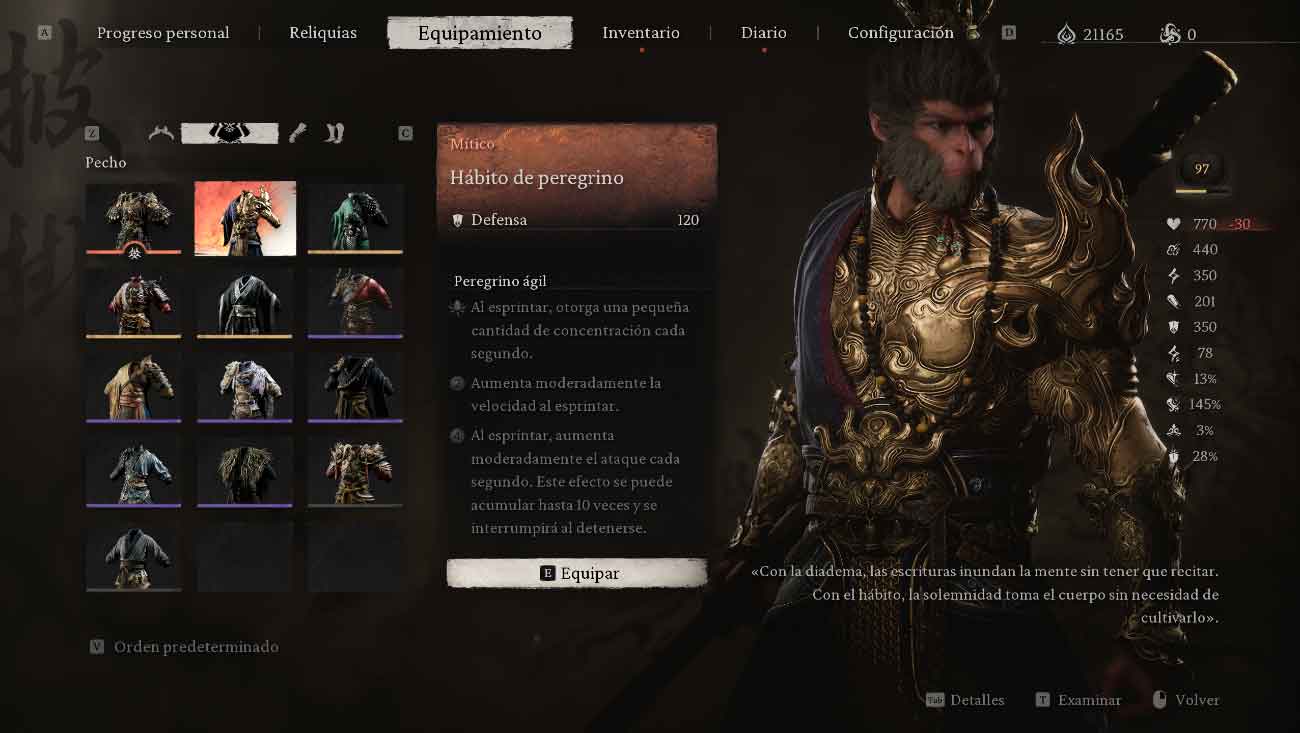Viewport: 1300px width, 733px height.
Task: Open the Progreso personal tab
Action: click(163, 33)
